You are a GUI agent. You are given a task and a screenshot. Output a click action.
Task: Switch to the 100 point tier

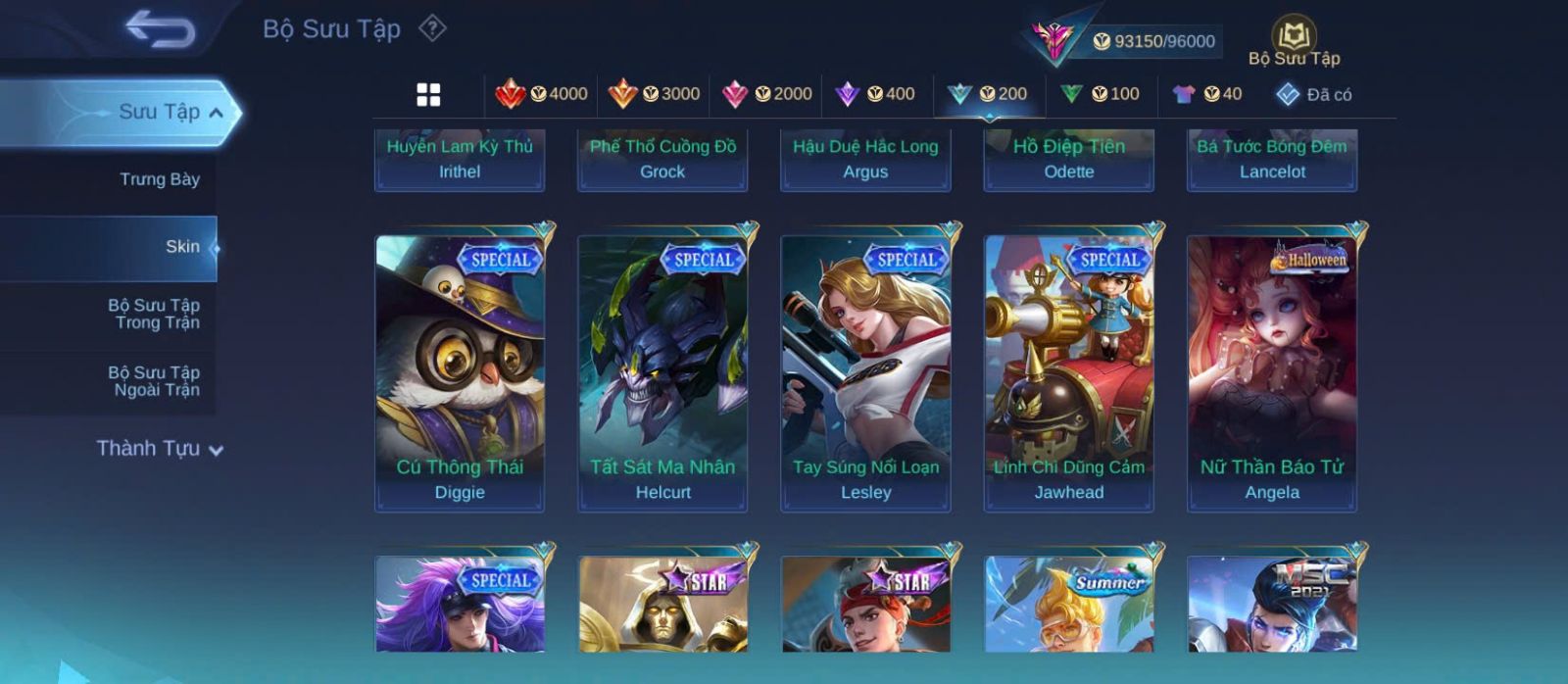pyautogui.click(x=1101, y=94)
